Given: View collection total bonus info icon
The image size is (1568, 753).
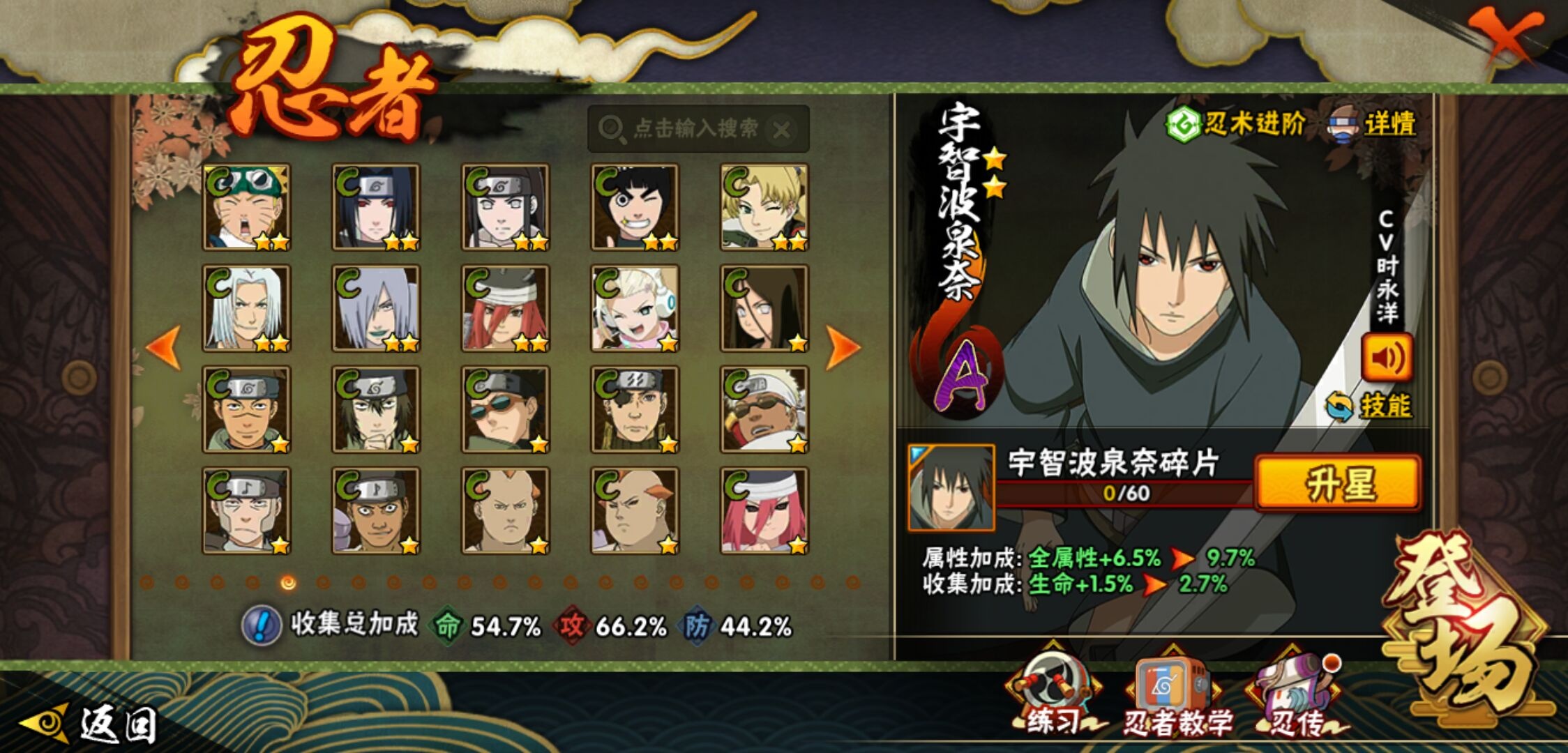Looking at the screenshot, I should (x=262, y=625).
